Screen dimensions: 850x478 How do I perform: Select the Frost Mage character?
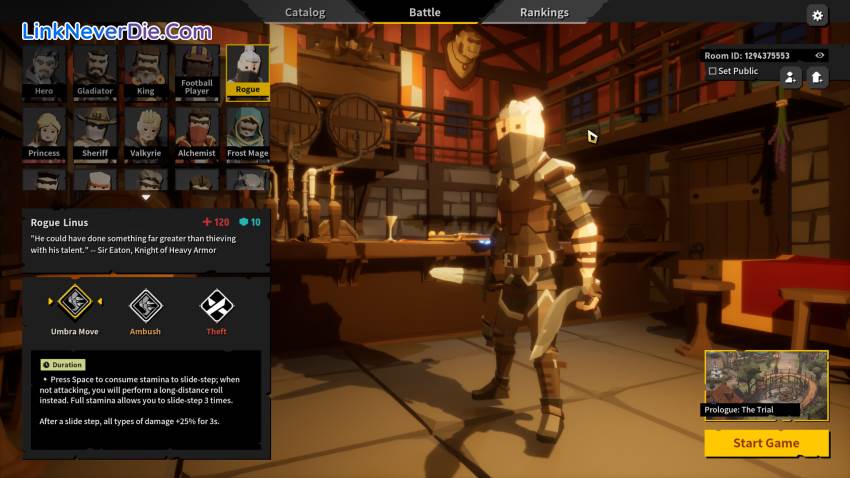tap(248, 132)
